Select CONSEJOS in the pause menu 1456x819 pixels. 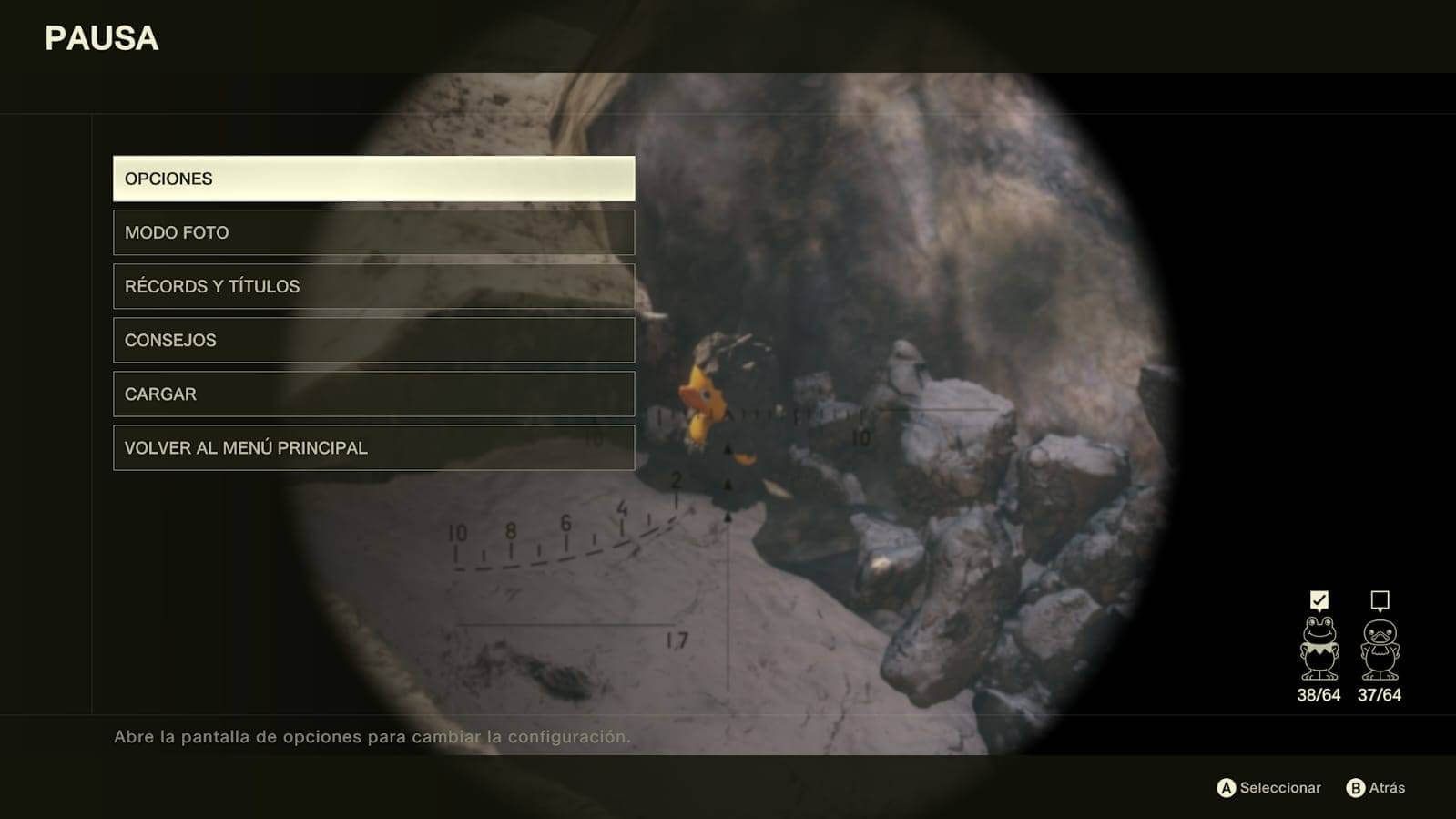click(373, 340)
